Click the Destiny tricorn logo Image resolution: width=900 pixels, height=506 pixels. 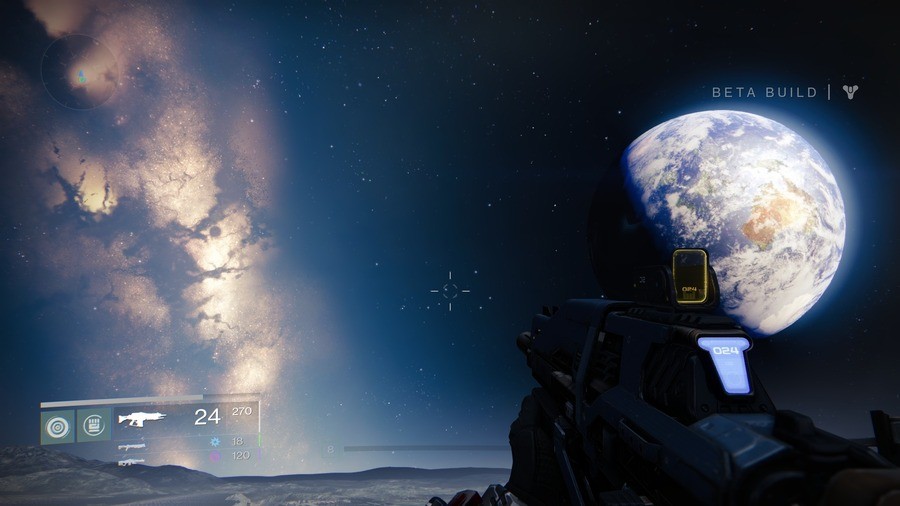pos(851,92)
